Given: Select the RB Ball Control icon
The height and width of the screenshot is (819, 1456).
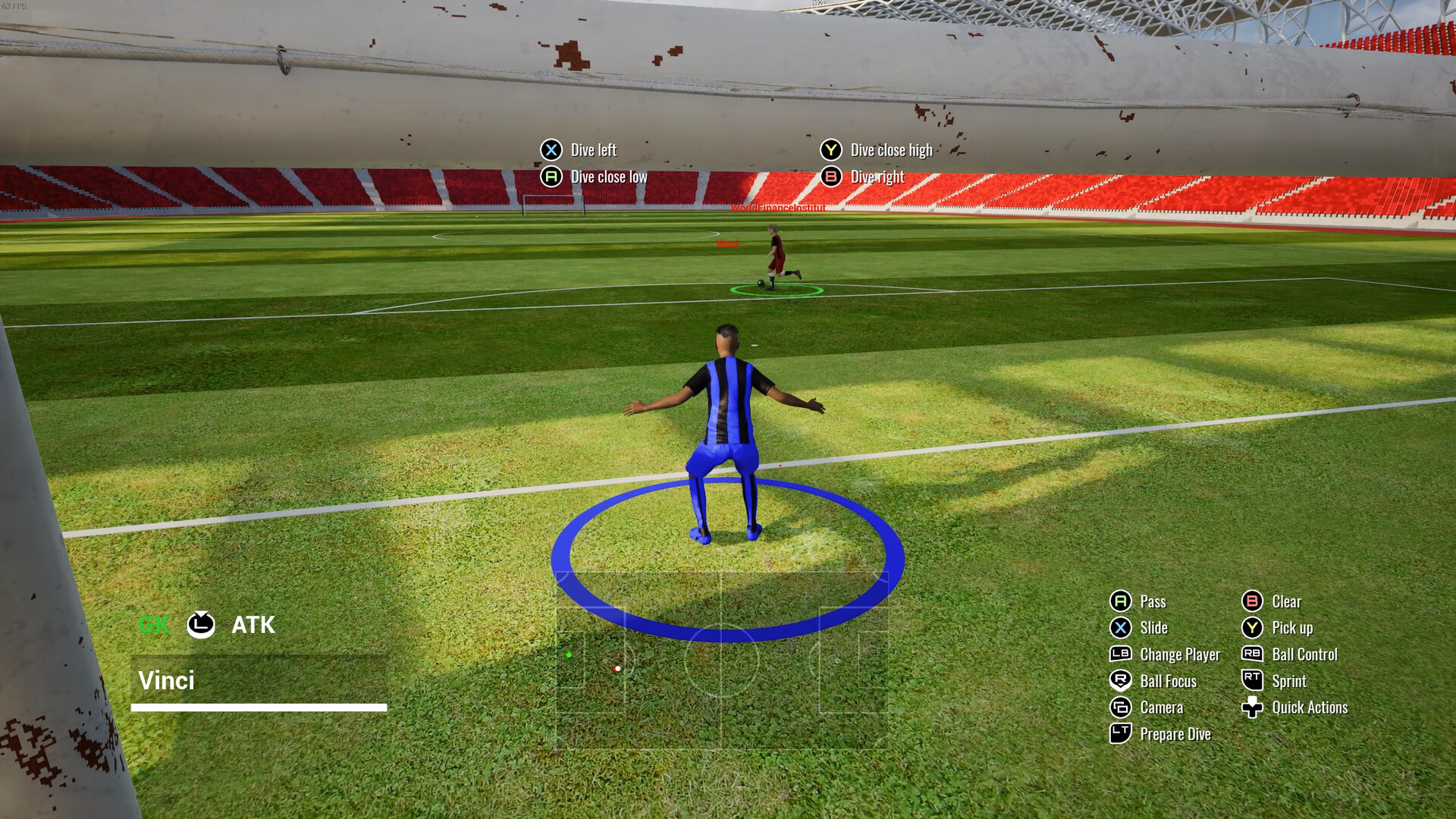Looking at the screenshot, I should 1252,654.
